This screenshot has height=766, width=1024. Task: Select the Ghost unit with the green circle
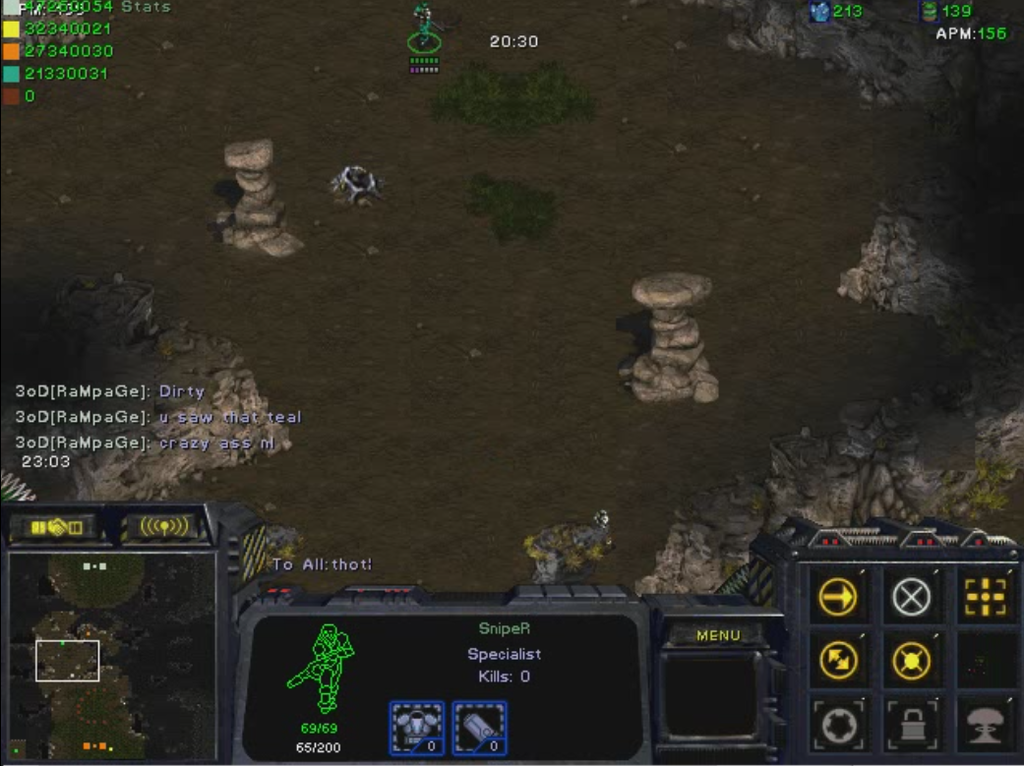pos(424,30)
